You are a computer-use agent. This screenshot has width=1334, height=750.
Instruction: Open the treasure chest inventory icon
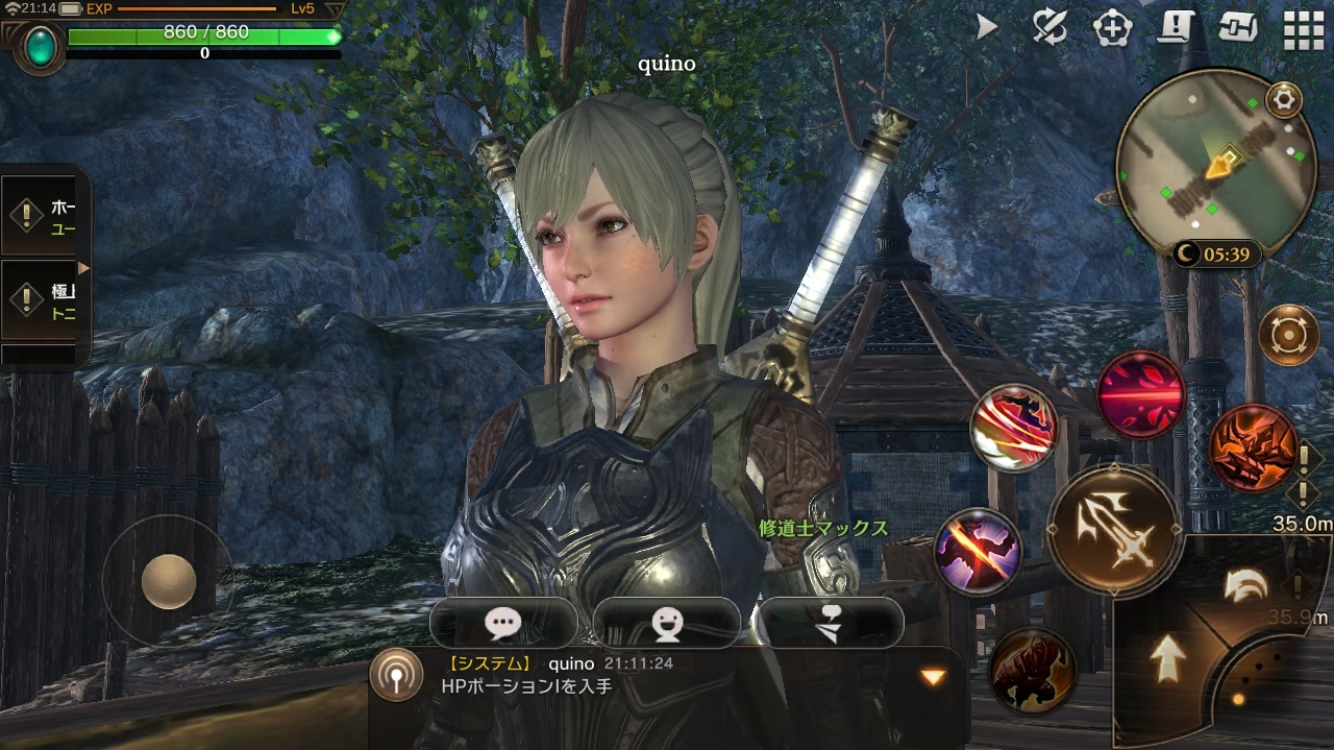click(1238, 28)
